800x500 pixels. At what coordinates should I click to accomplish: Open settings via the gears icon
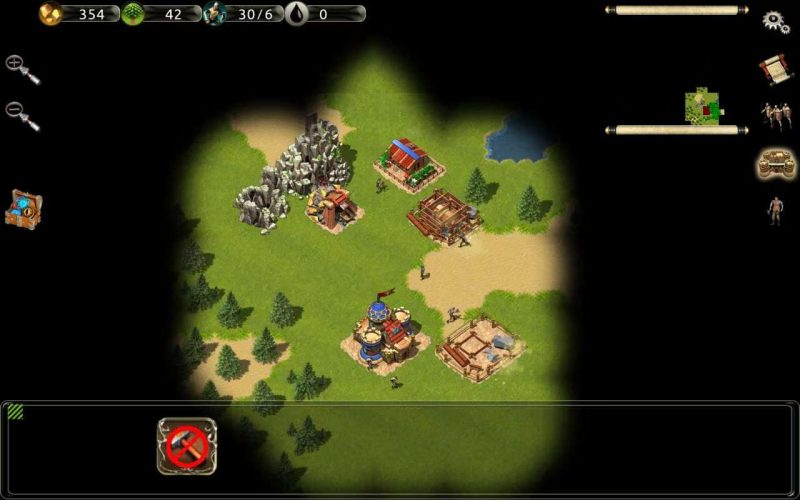click(776, 22)
